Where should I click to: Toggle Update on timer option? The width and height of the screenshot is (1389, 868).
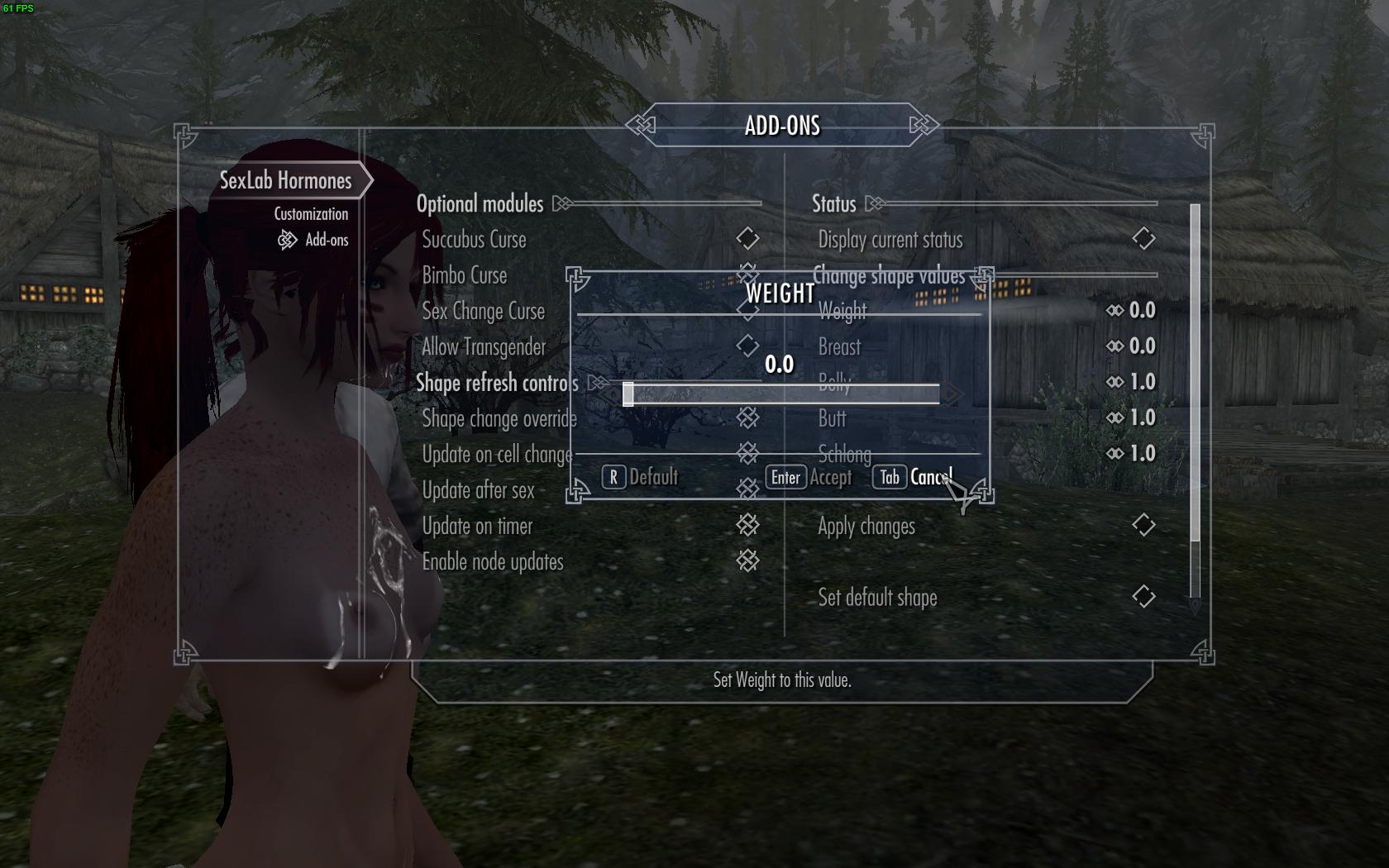tap(747, 526)
